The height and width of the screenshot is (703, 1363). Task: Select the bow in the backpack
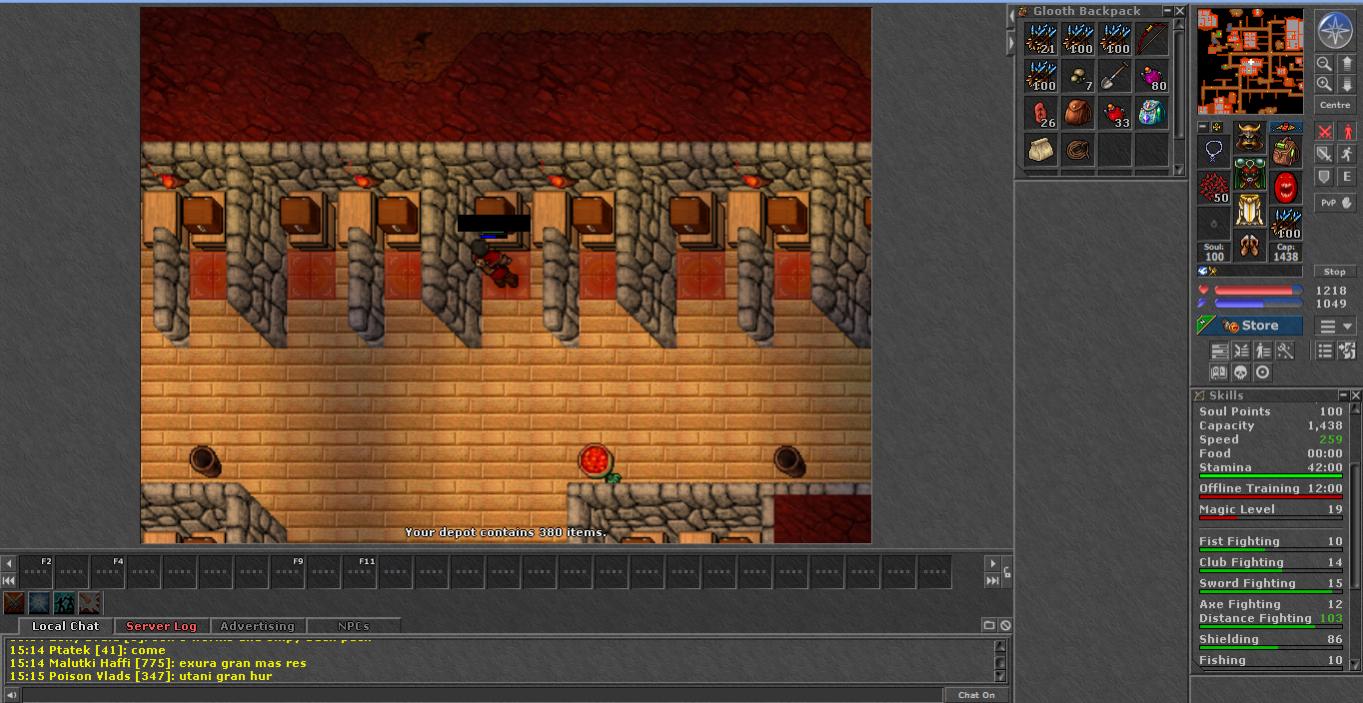1152,40
